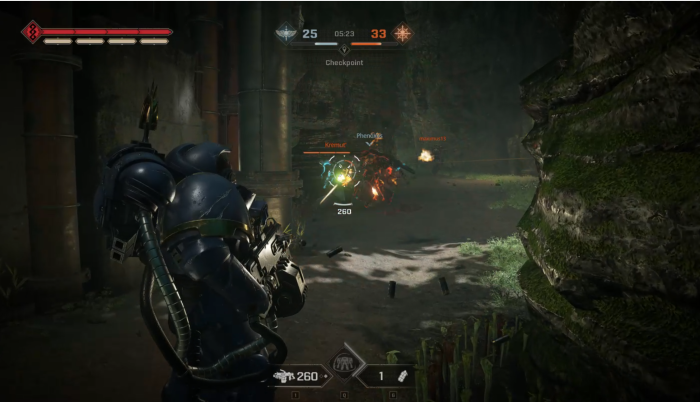Click the Imperial winged team emblem
This screenshot has width=700, height=402.
point(286,33)
